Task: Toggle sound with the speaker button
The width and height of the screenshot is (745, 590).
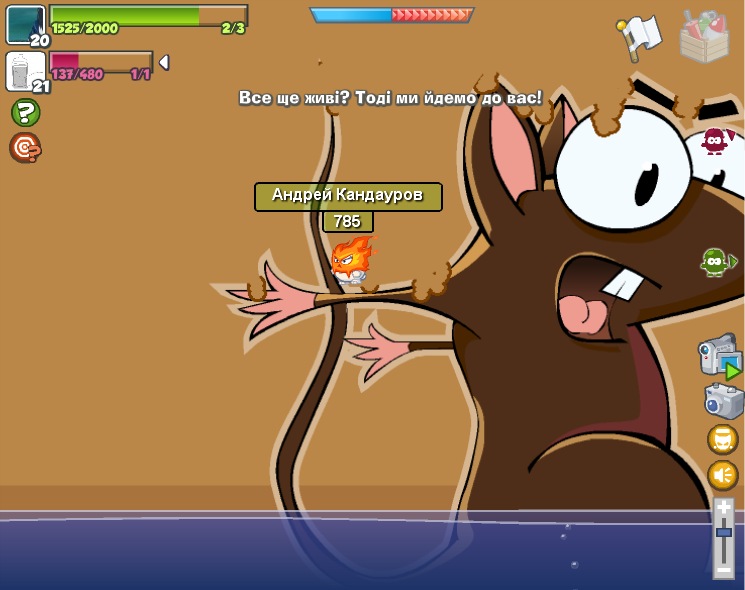Action: click(723, 474)
